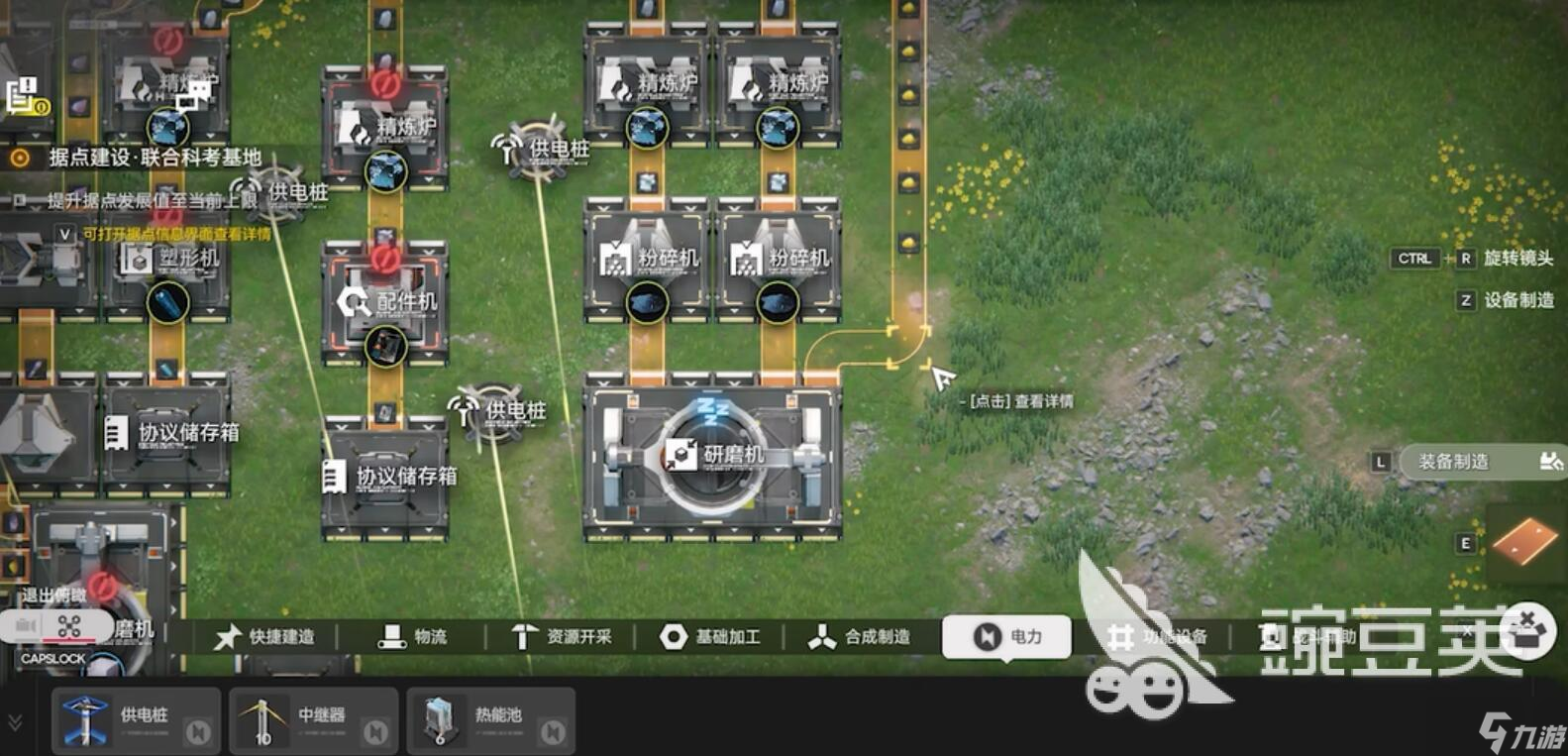Select the Grinder (研磨机) building
This screenshot has height=756, width=1568.
[x=713, y=456]
